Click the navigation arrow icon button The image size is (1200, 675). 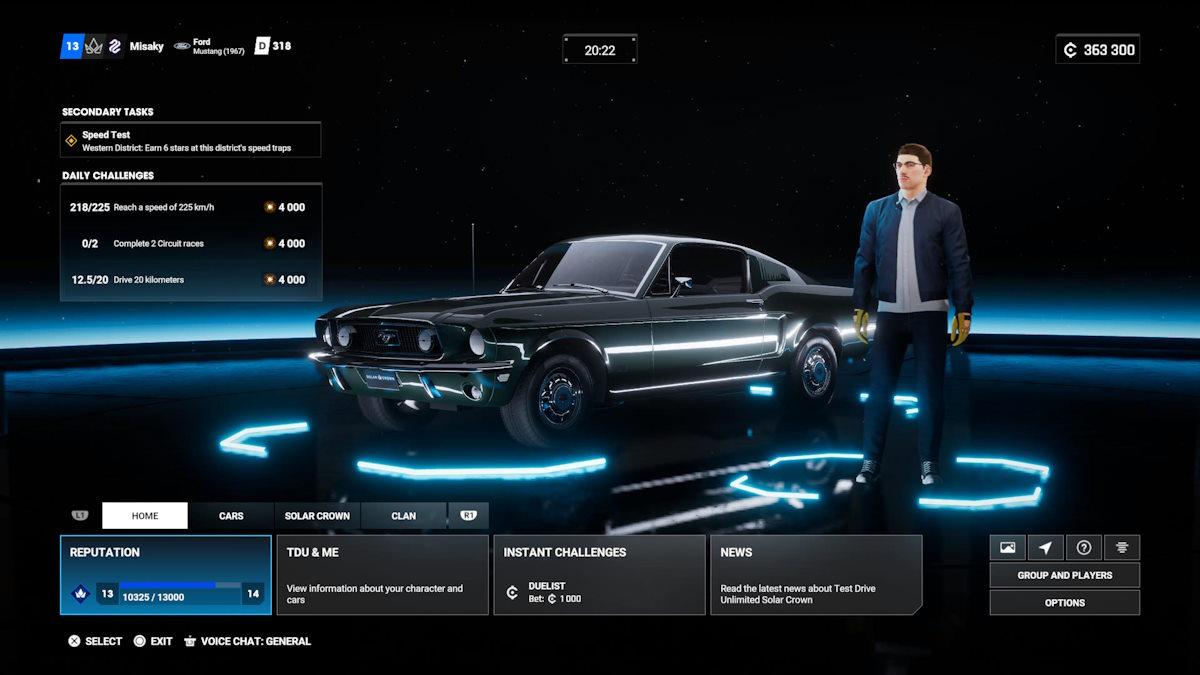[1045, 548]
